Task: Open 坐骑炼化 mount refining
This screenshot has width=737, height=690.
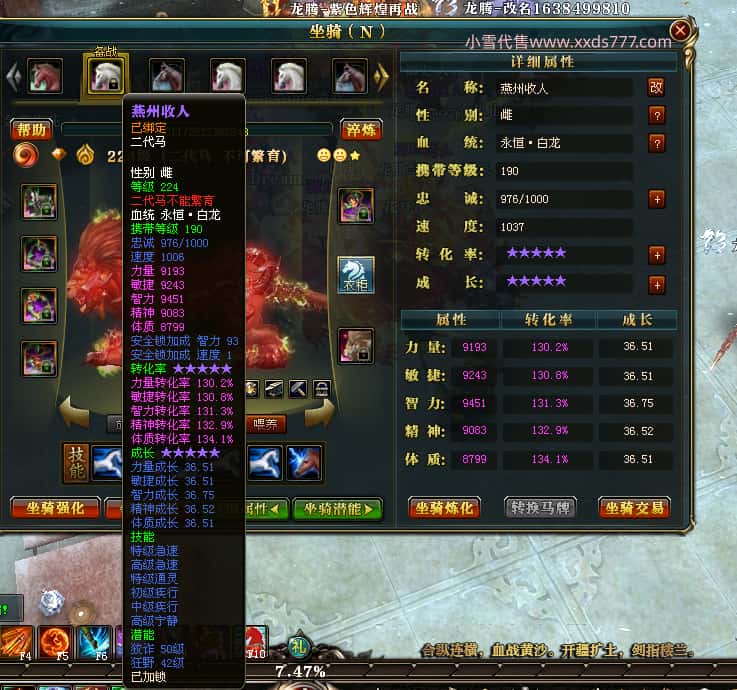Action: 445,507
